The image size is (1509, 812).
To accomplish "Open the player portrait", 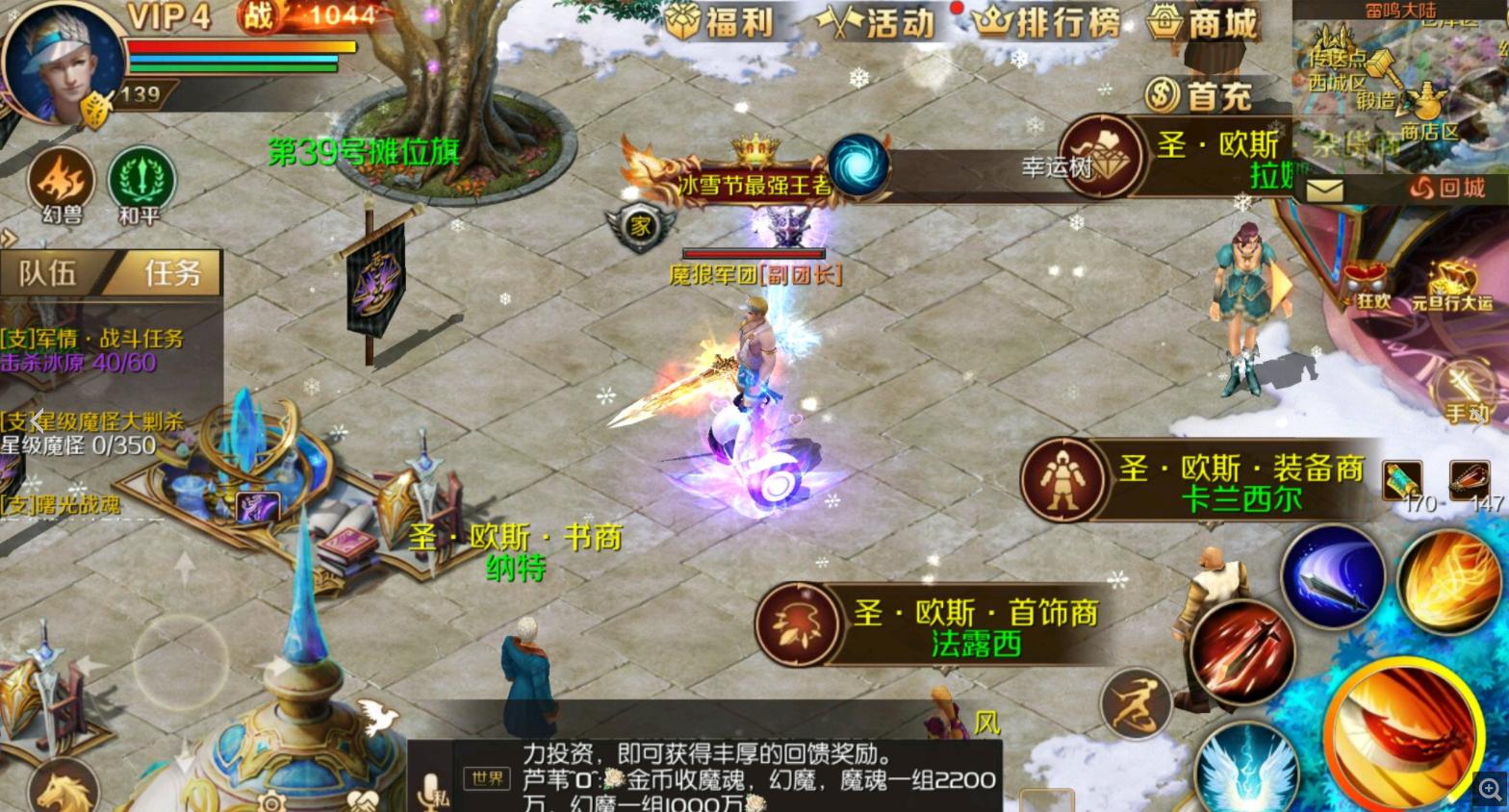I will (x=64, y=60).
